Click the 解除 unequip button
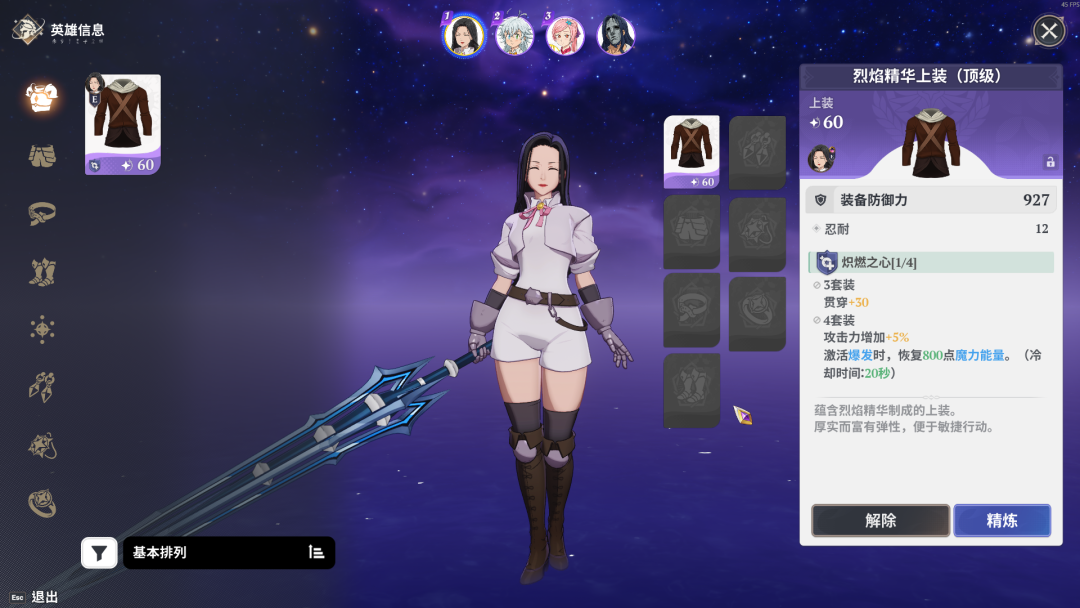This screenshot has width=1080, height=608. [880, 520]
